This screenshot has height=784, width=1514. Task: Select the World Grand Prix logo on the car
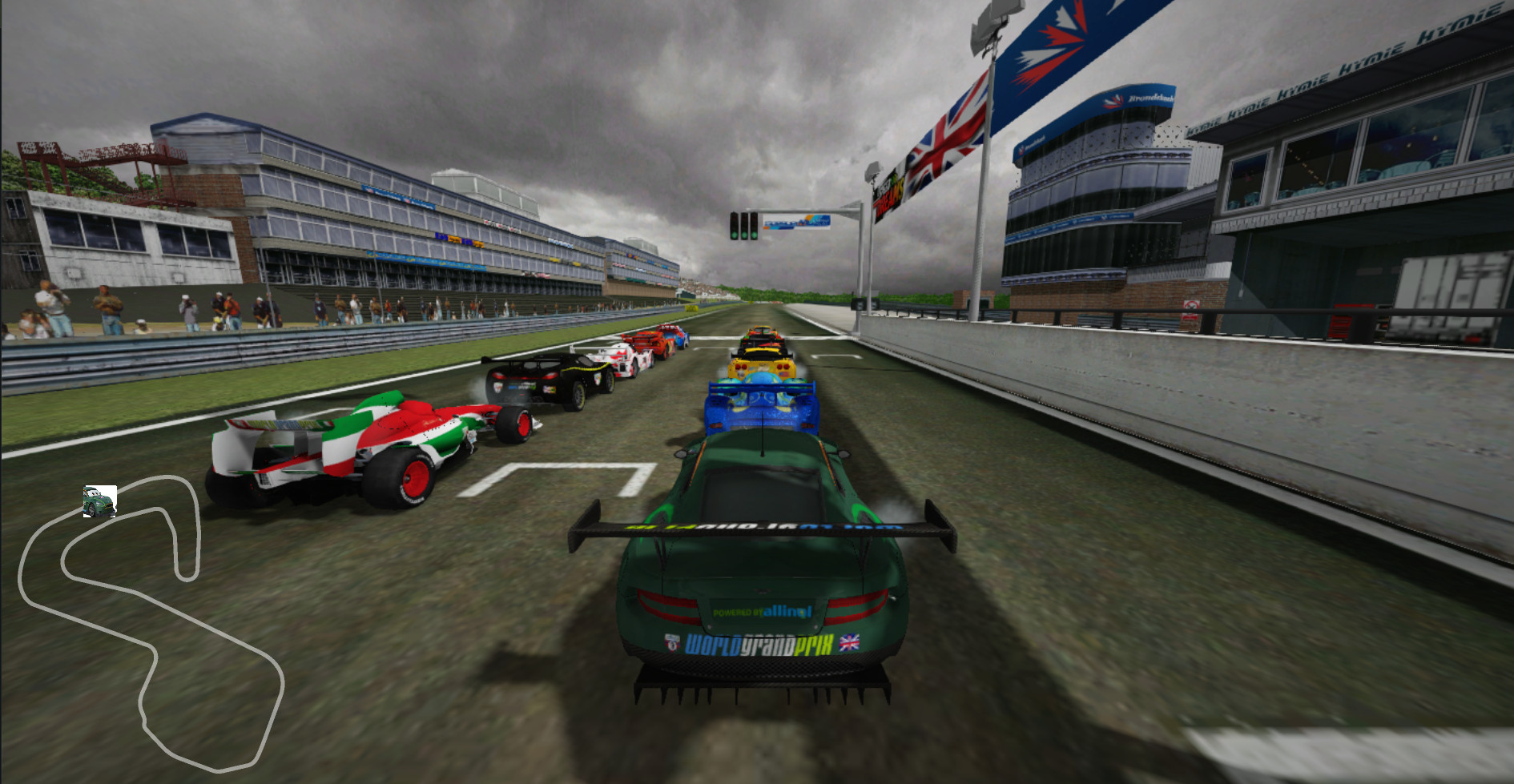[x=757, y=645]
